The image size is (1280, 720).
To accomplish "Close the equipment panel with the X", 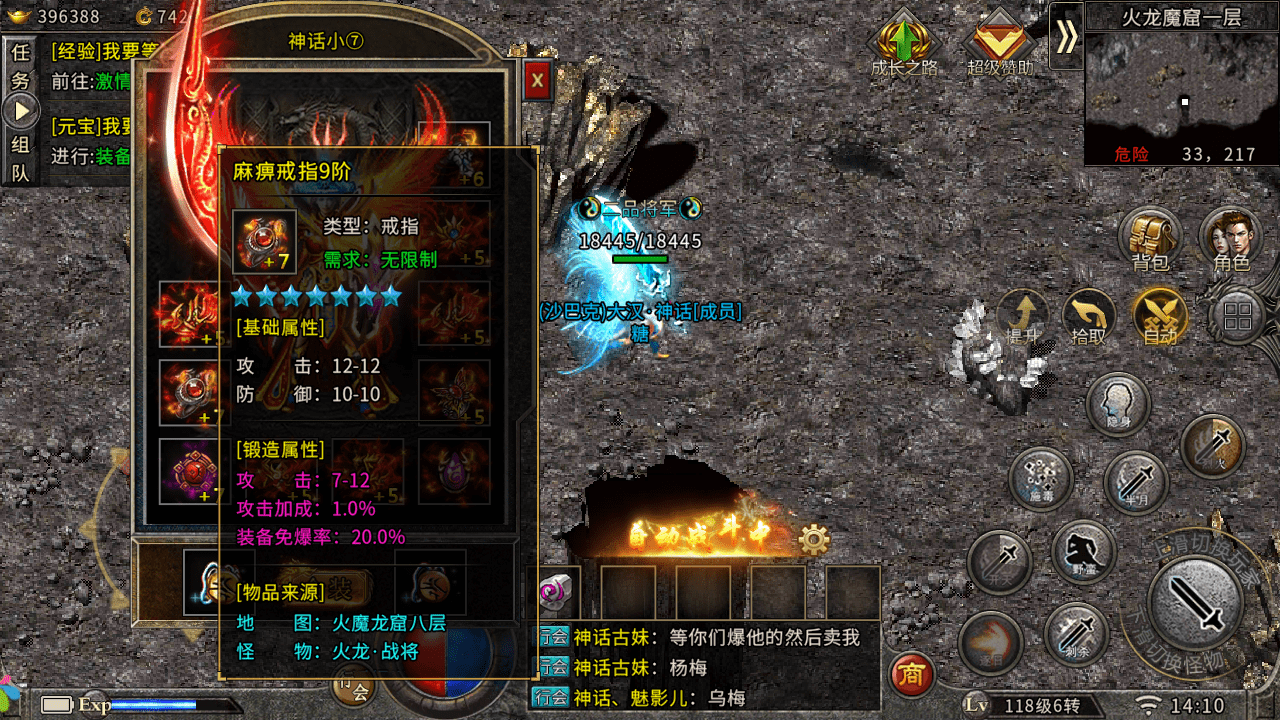I will tap(538, 80).
